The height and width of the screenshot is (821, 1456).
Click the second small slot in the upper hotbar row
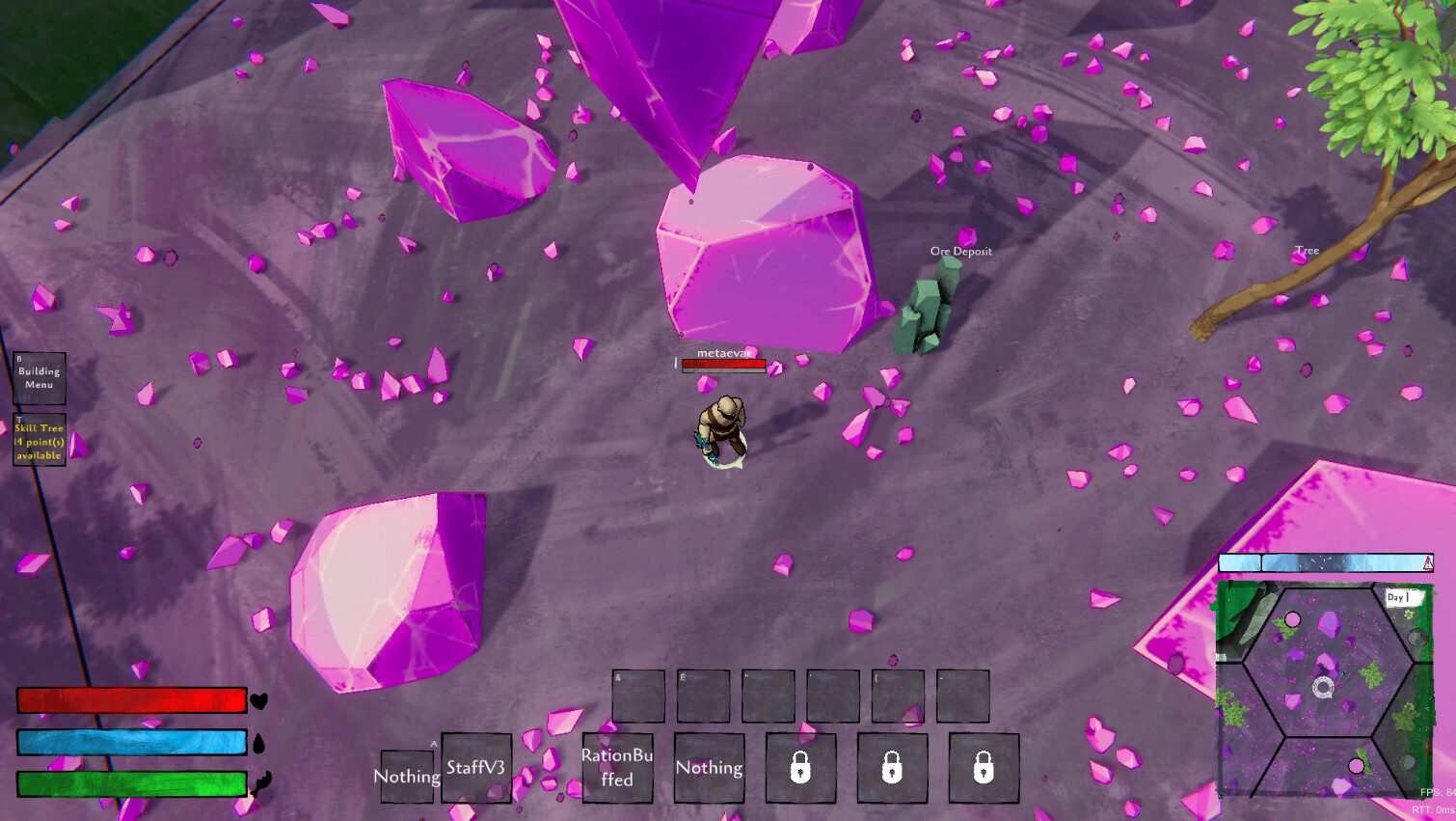(703, 695)
